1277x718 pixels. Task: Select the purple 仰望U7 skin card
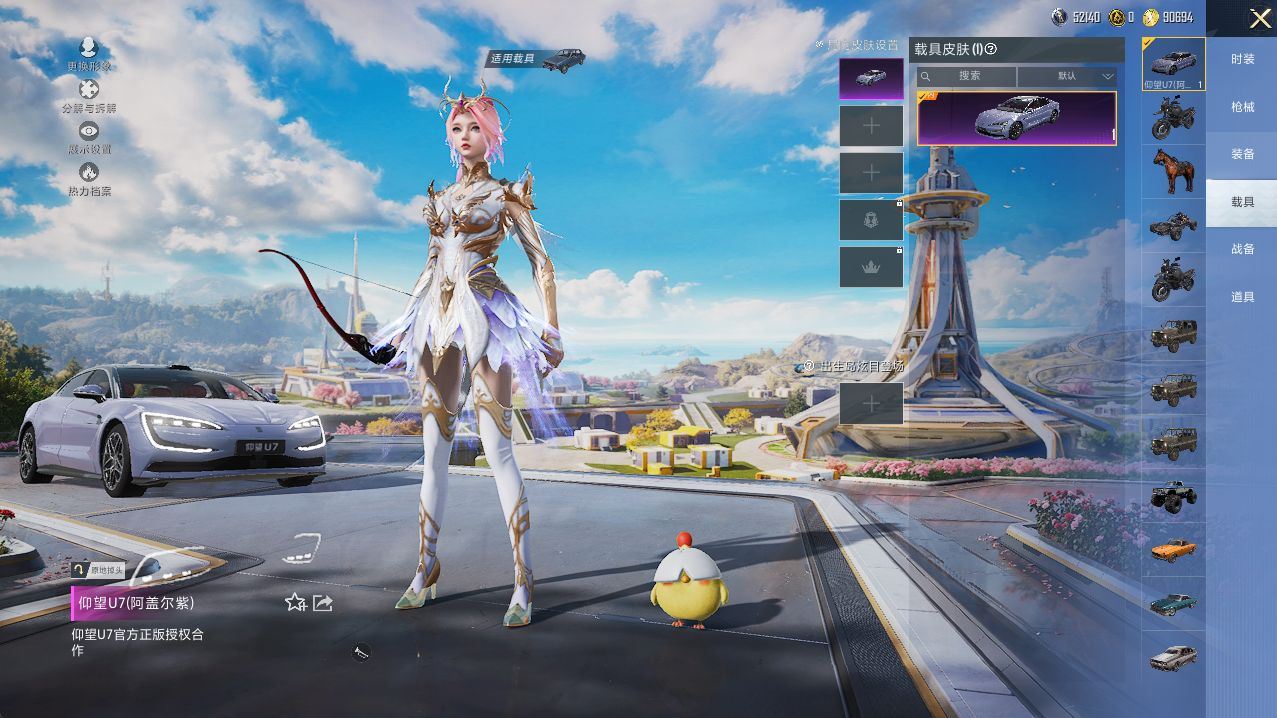1016,118
